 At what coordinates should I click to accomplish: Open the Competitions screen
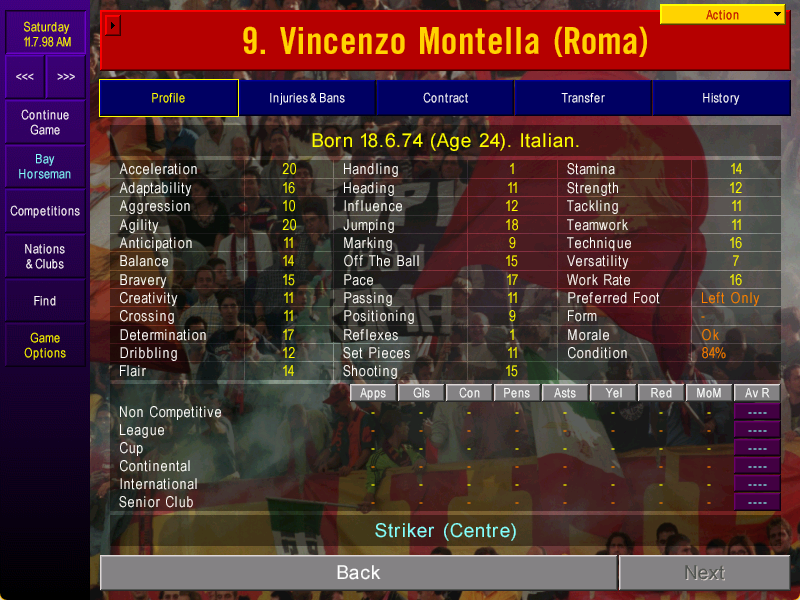[x=45, y=212]
